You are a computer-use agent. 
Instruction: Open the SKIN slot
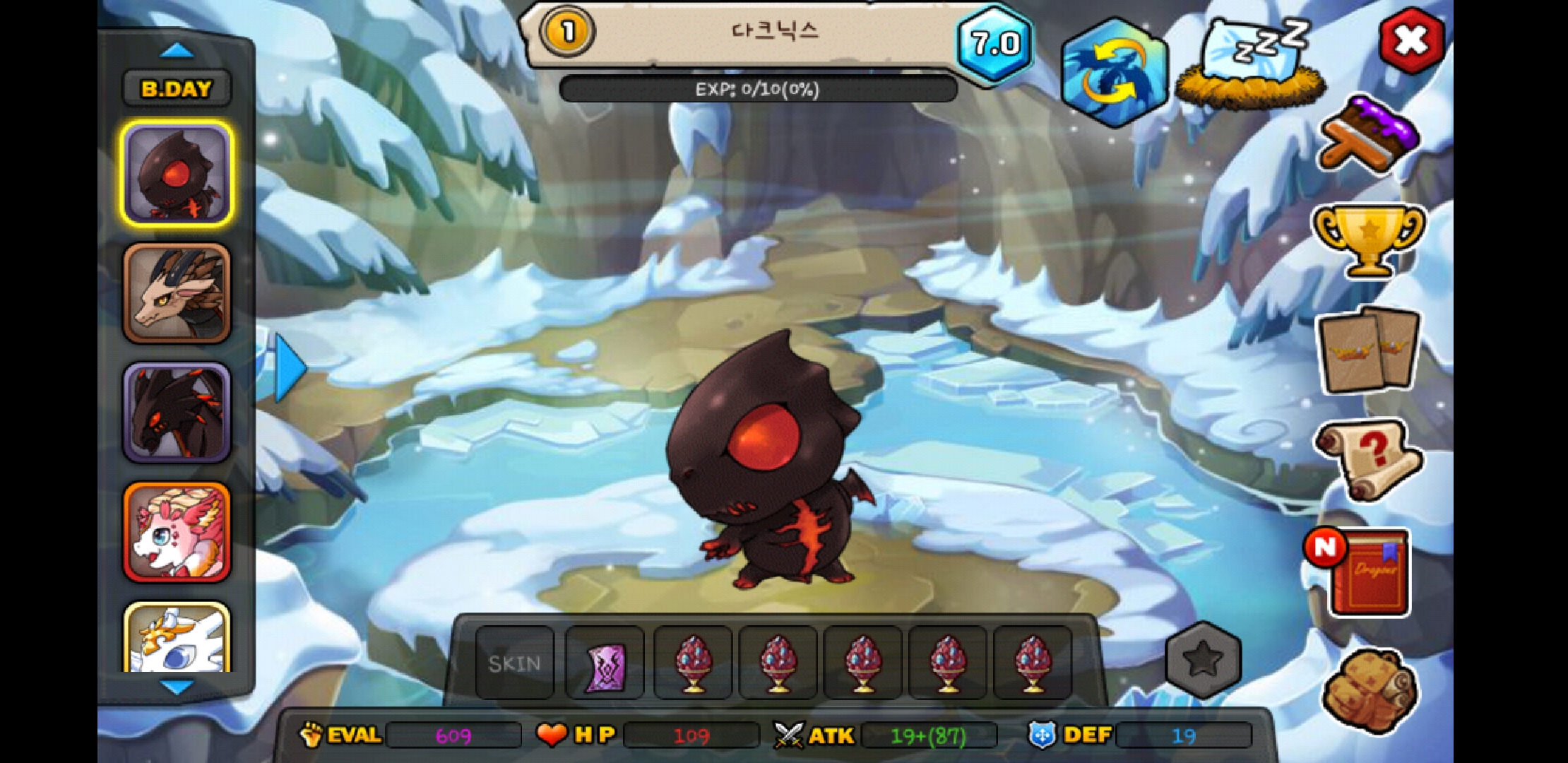pyautogui.click(x=515, y=663)
